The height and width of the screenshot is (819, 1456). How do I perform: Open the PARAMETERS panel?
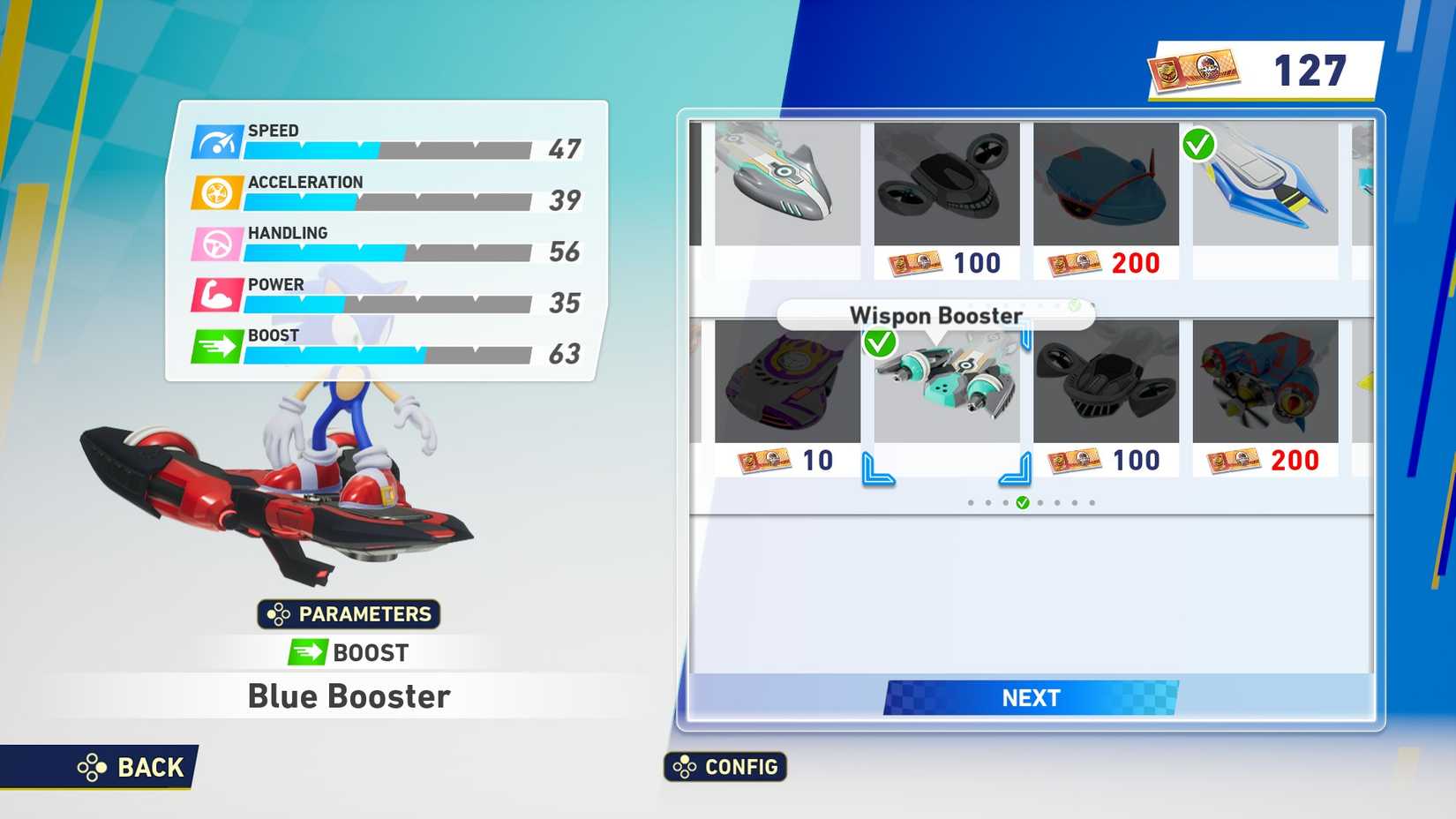(x=349, y=614)
